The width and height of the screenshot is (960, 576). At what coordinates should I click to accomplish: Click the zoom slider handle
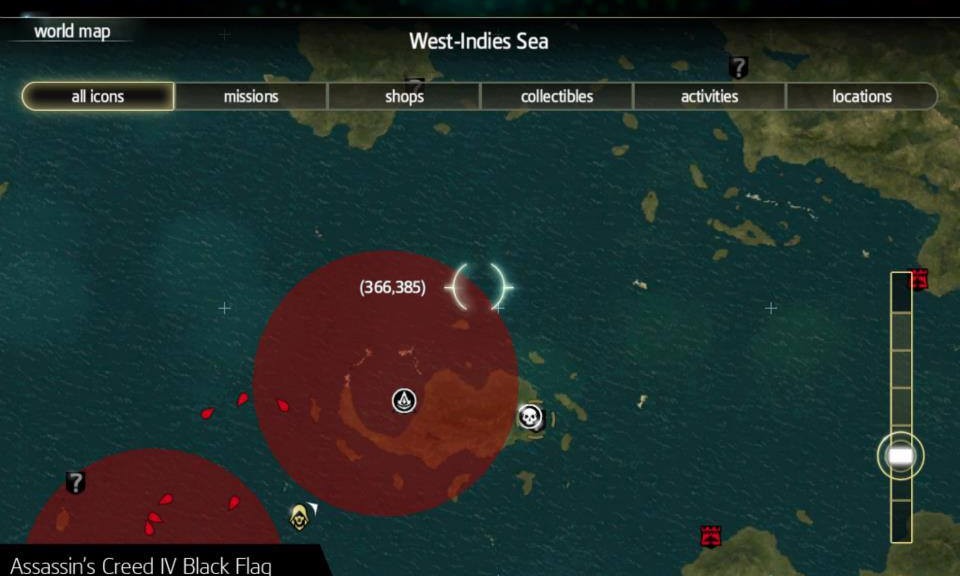[900, 456]
